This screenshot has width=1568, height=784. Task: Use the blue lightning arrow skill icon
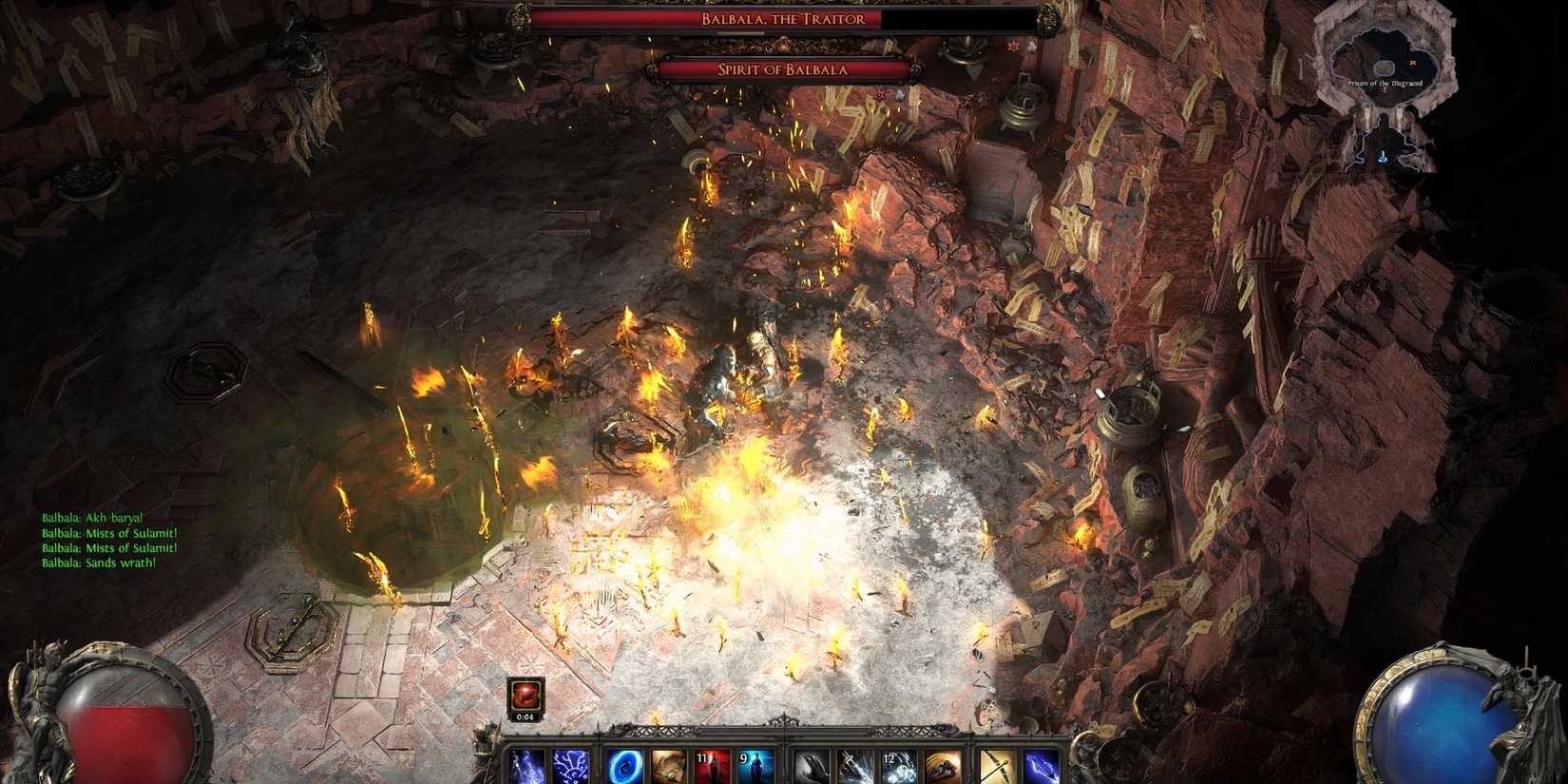coord(1039,765)
